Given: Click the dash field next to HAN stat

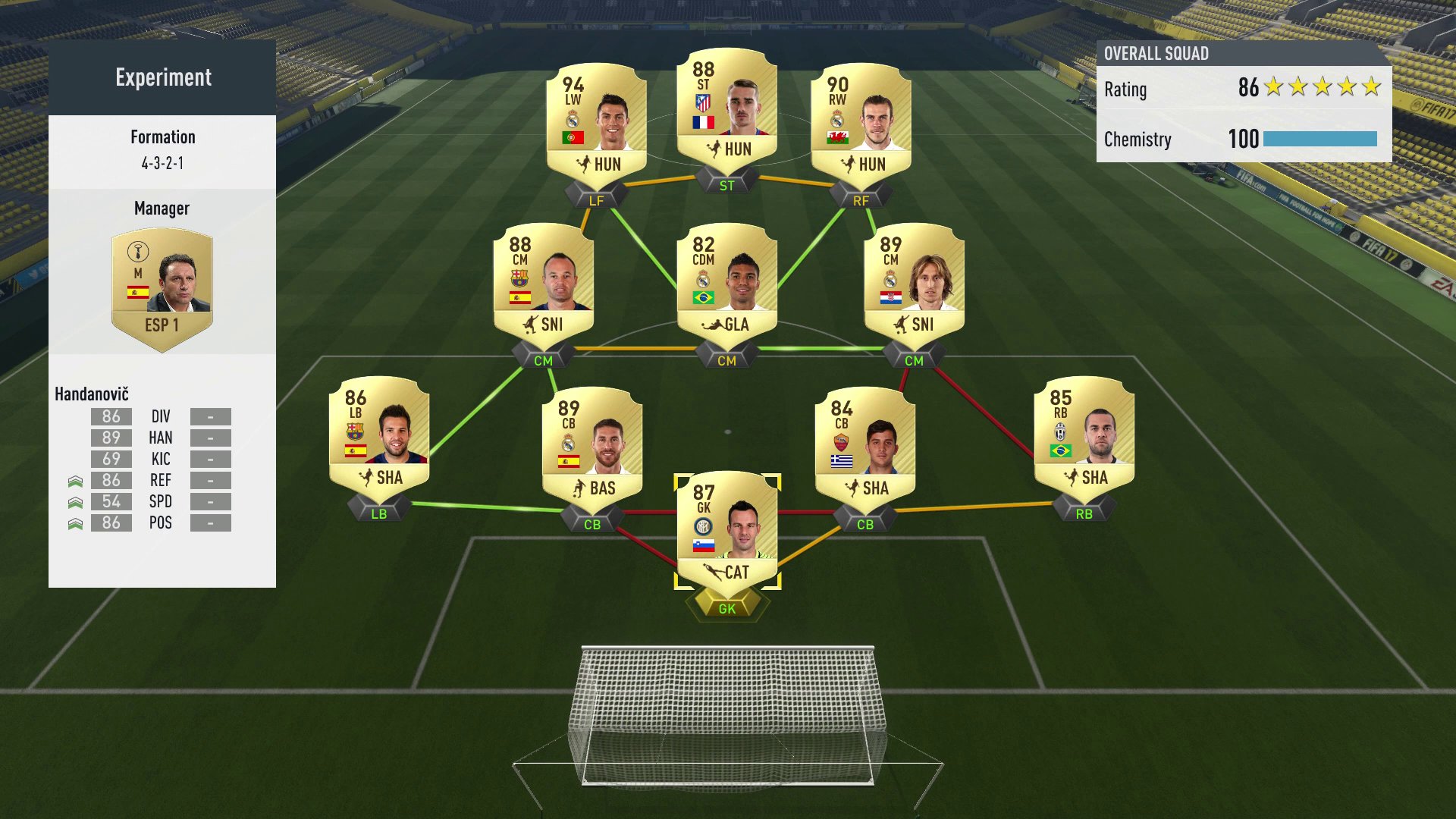Looking at the screenshot, I should pyautogui.click(x=210, y=438).
